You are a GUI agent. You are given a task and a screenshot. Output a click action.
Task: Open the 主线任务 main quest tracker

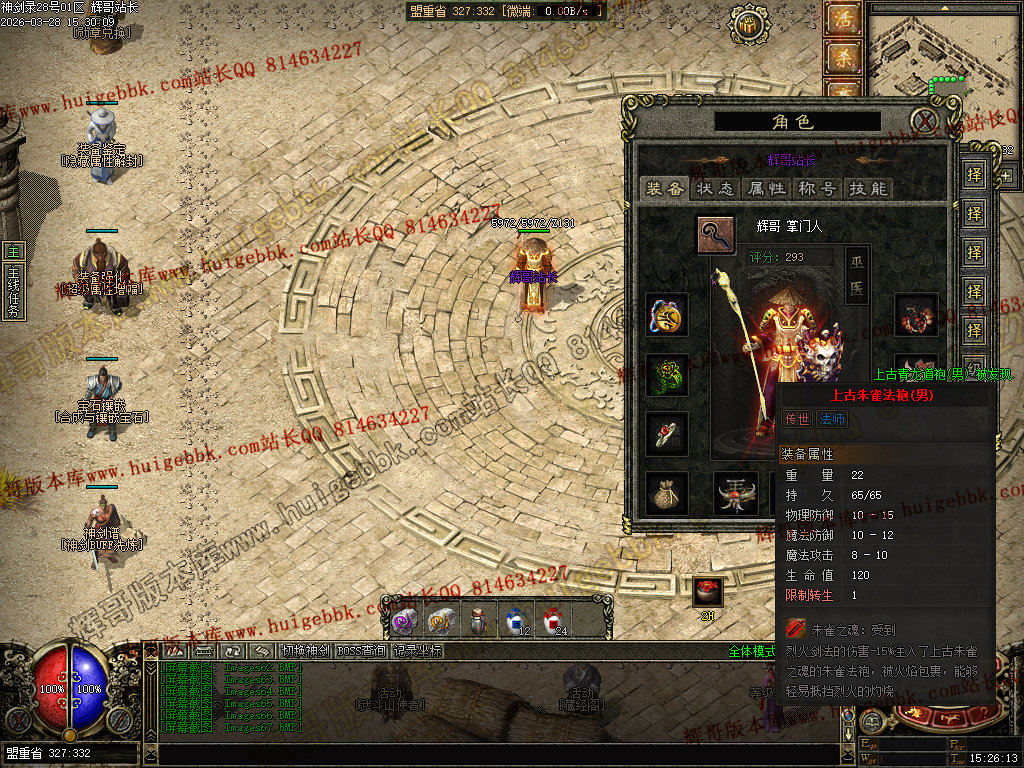point(13,283)
